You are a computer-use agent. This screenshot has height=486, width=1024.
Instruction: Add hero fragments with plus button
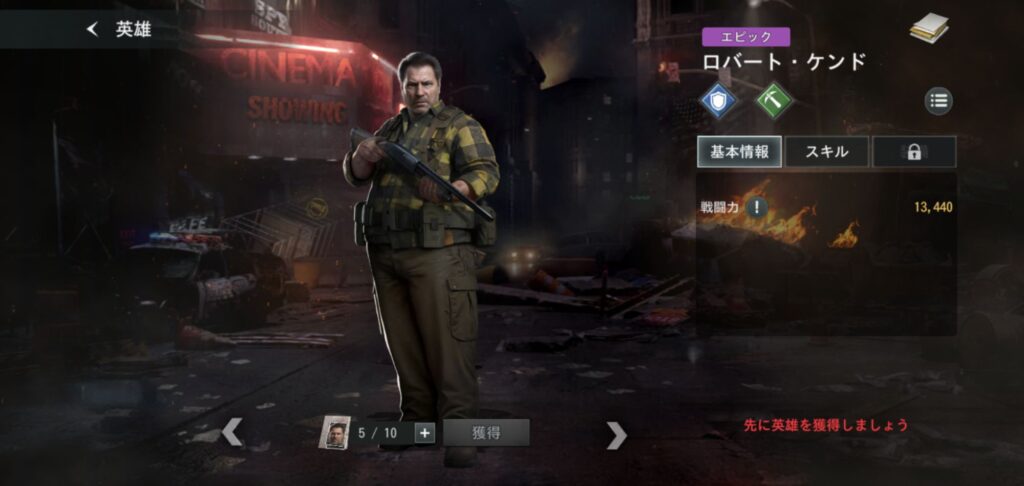click(424, 433)
